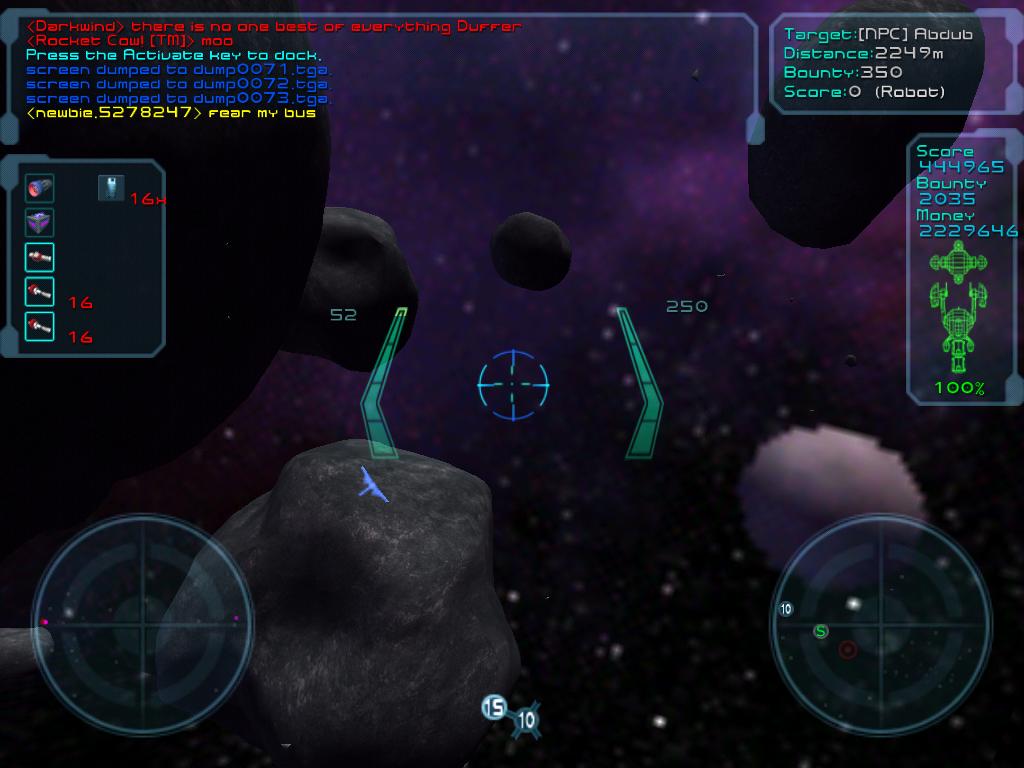Select the green S marker on radar
The width and height of the screenshot is (1024, 768).
pyautogui.click(x=821, y=631)
